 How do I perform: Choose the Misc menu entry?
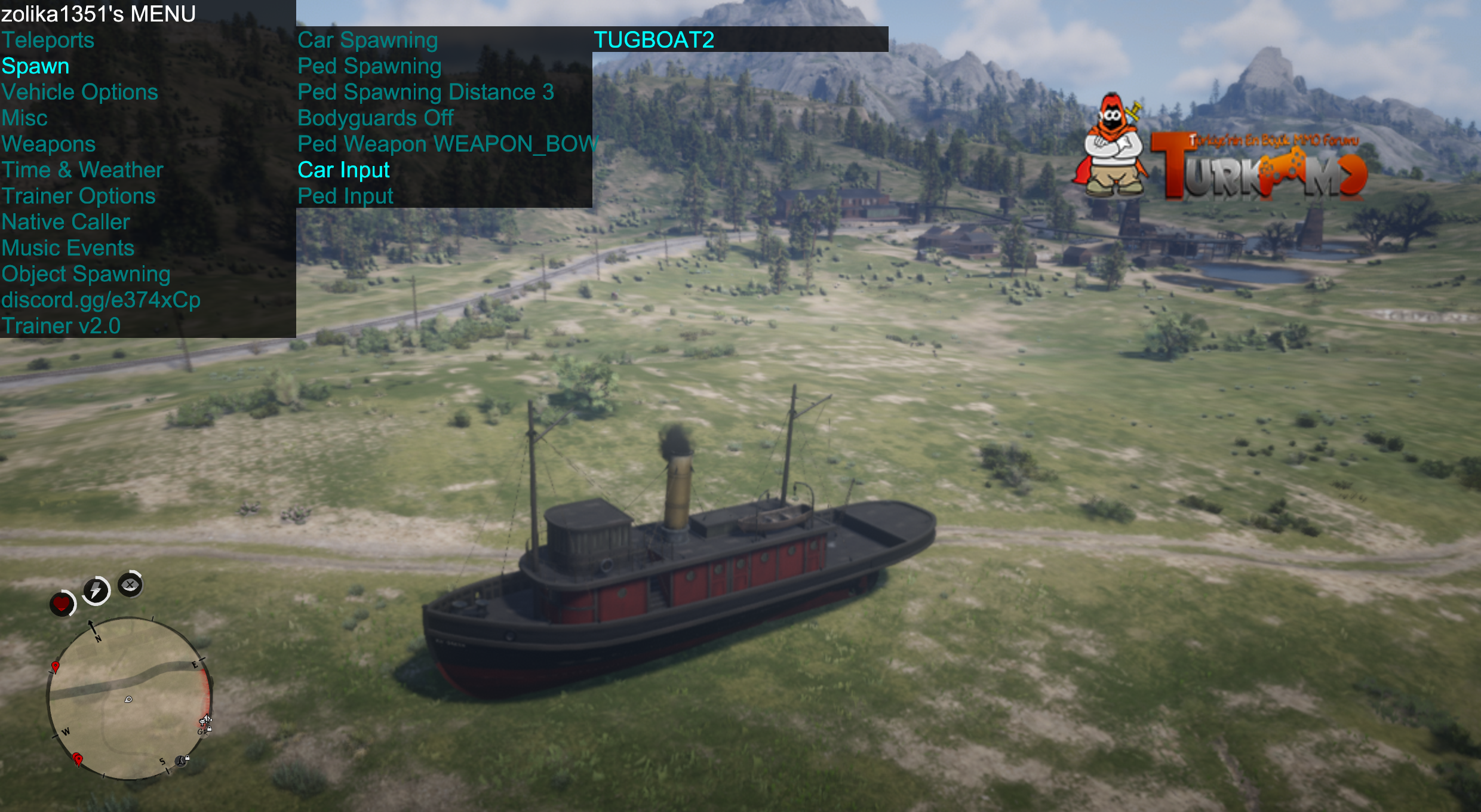[24, 118]
